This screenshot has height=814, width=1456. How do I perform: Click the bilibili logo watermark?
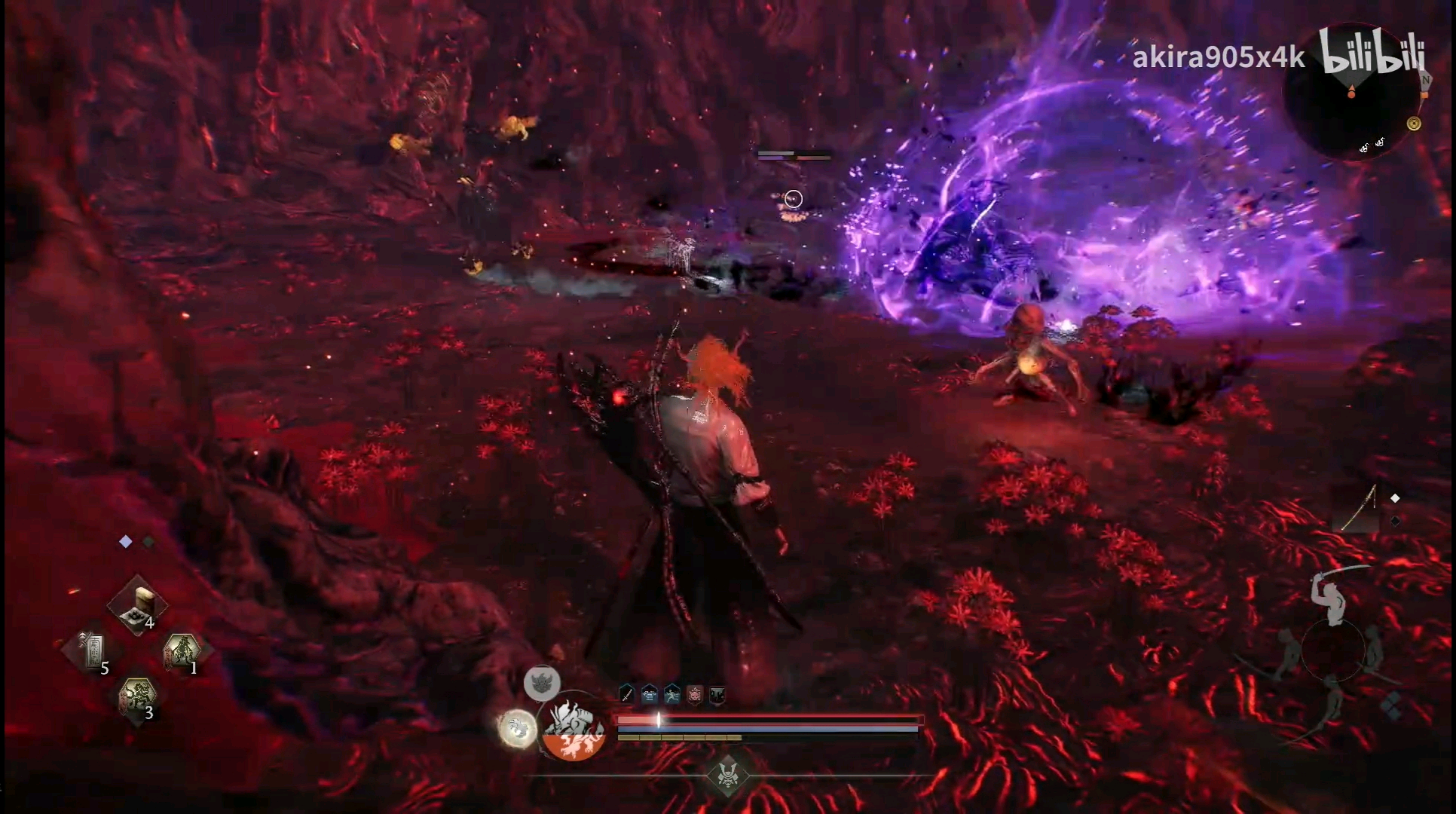pyautogui.click(x=1372, y=53)
